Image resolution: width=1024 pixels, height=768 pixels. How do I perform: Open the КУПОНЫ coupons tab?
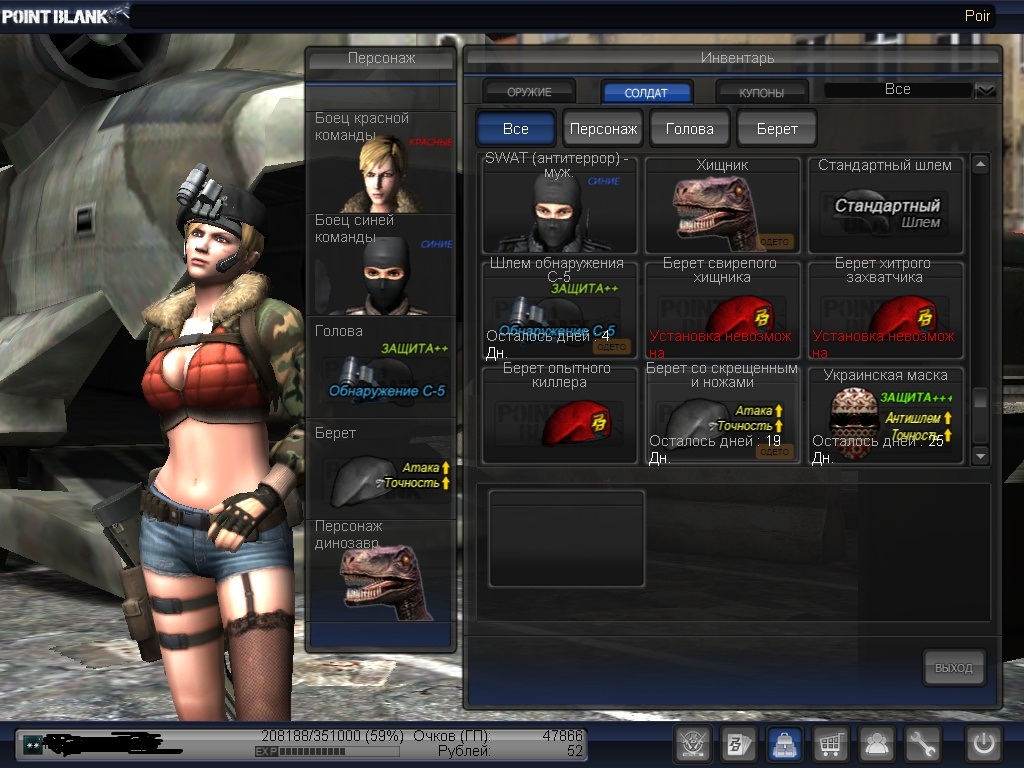tap(761, 92)
